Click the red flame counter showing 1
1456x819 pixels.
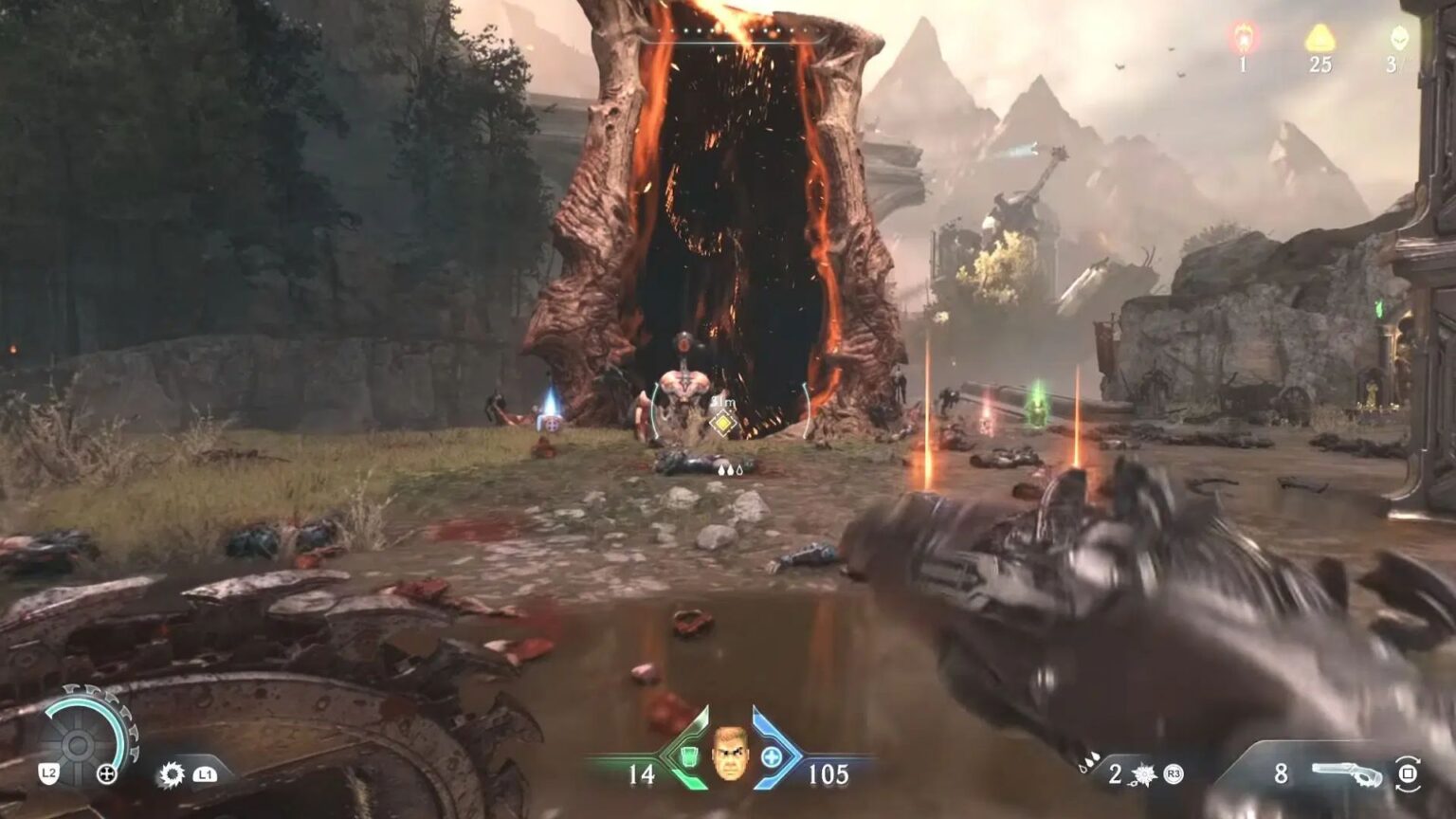coord(1243,45)
